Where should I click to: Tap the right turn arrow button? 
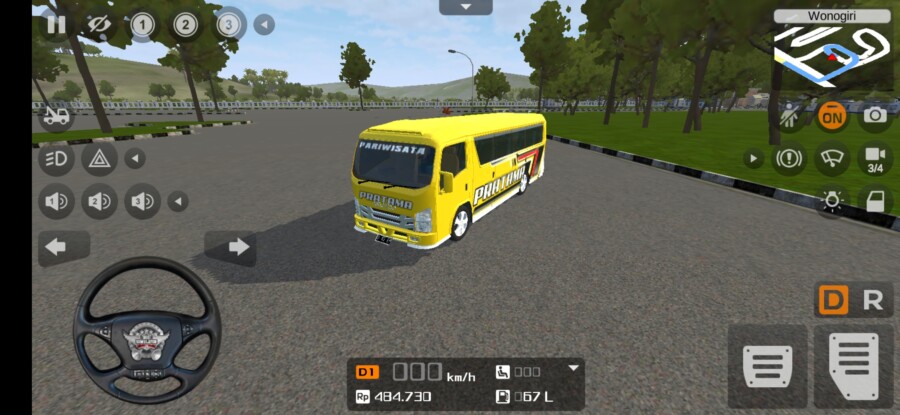coord(237,247)
